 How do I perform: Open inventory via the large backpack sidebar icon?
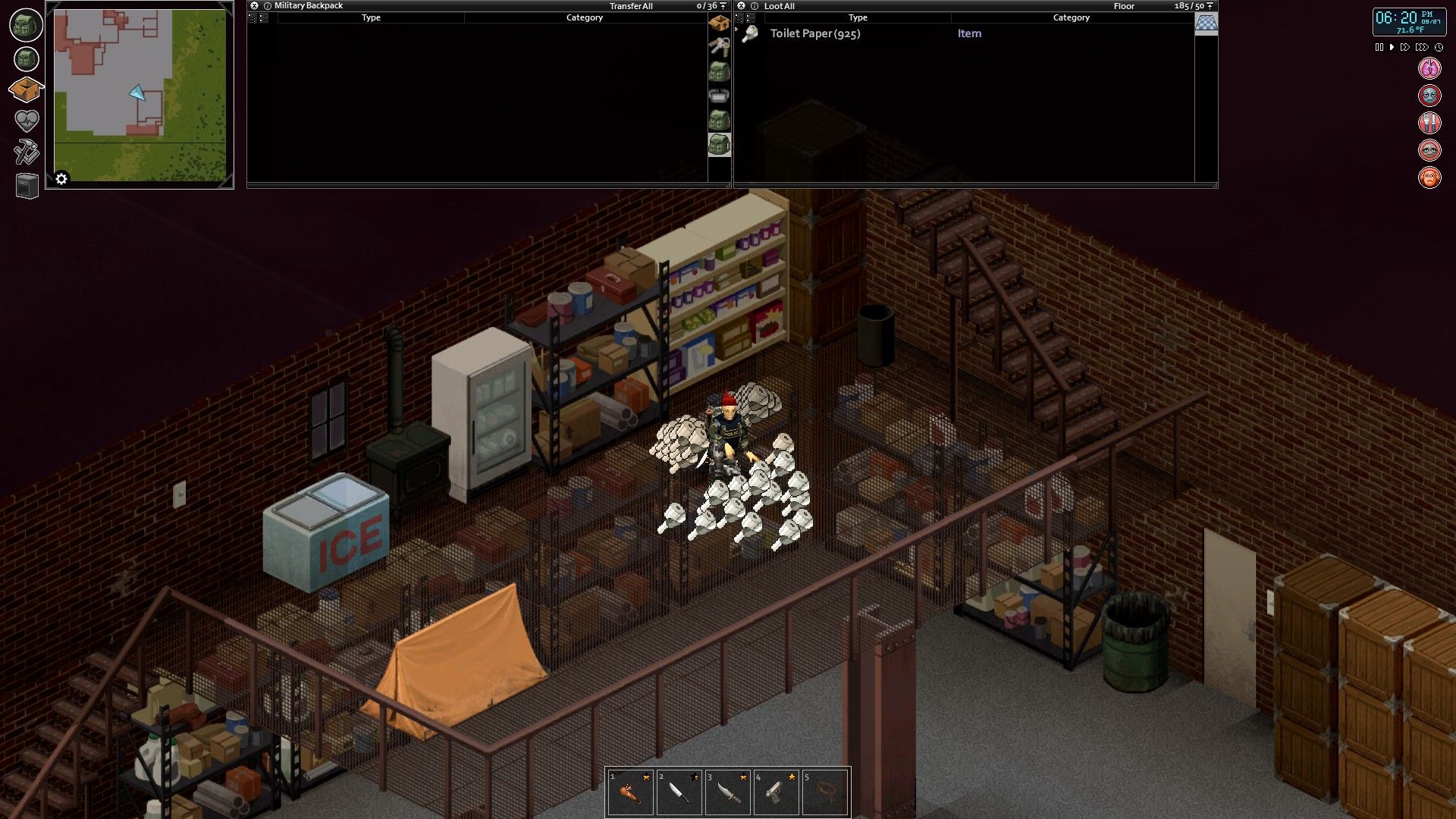25,25
